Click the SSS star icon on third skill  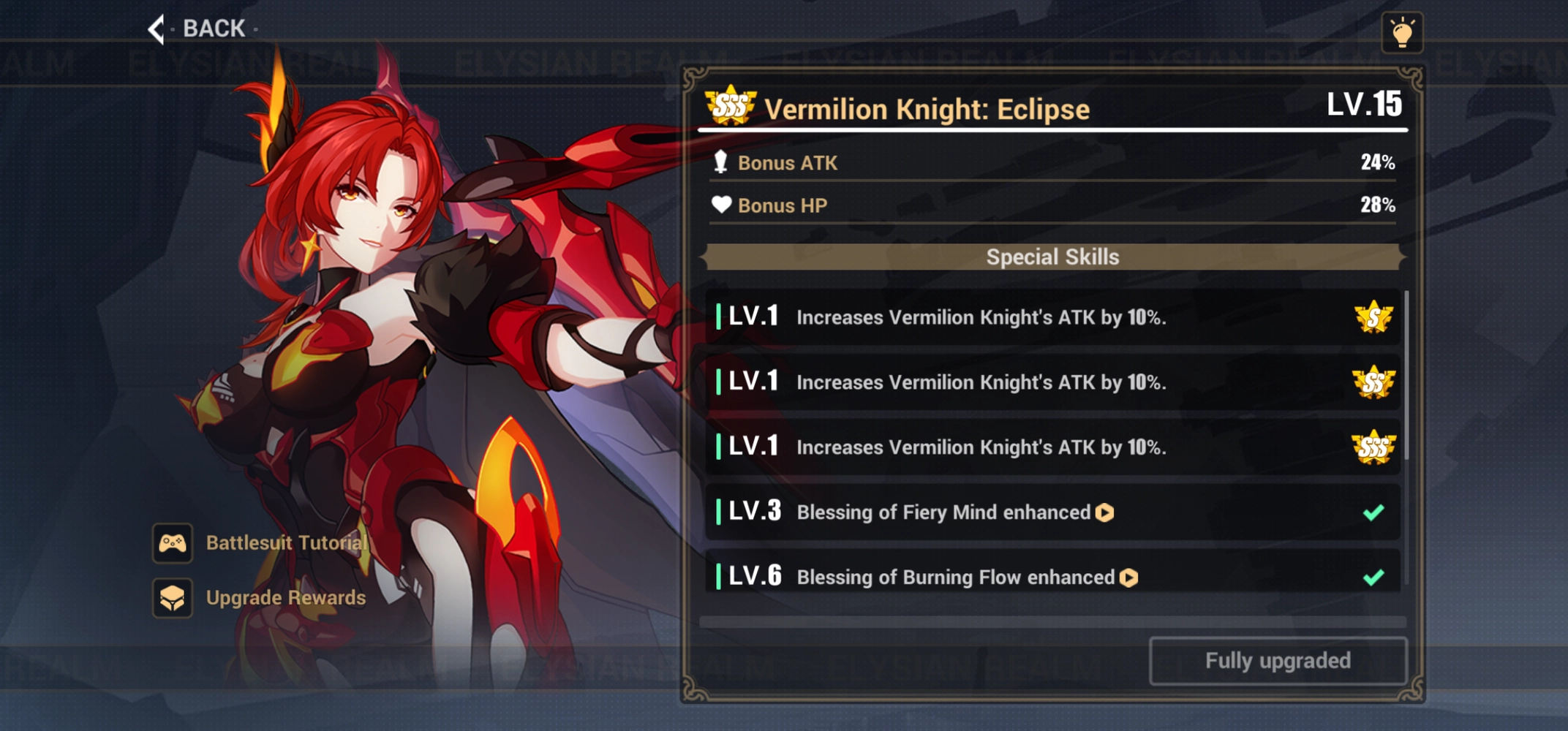coord(1375,447)
